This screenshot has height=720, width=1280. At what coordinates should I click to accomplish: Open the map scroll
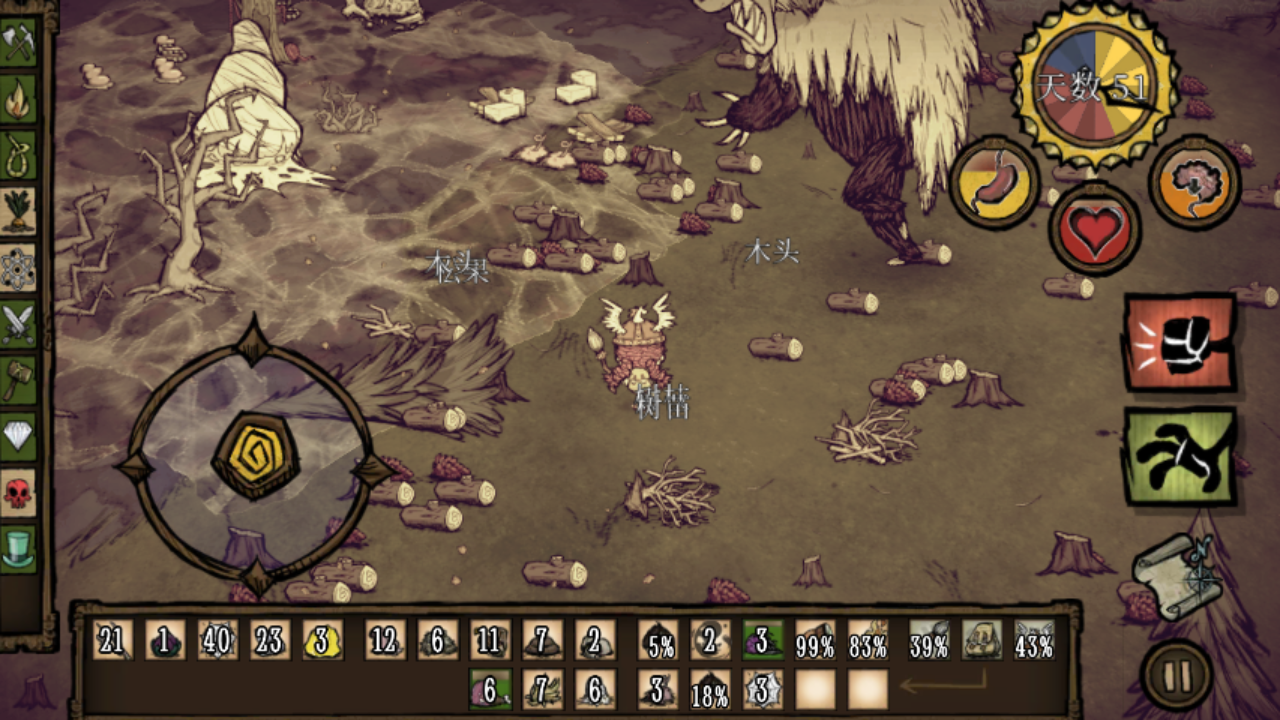point(1179,576)
